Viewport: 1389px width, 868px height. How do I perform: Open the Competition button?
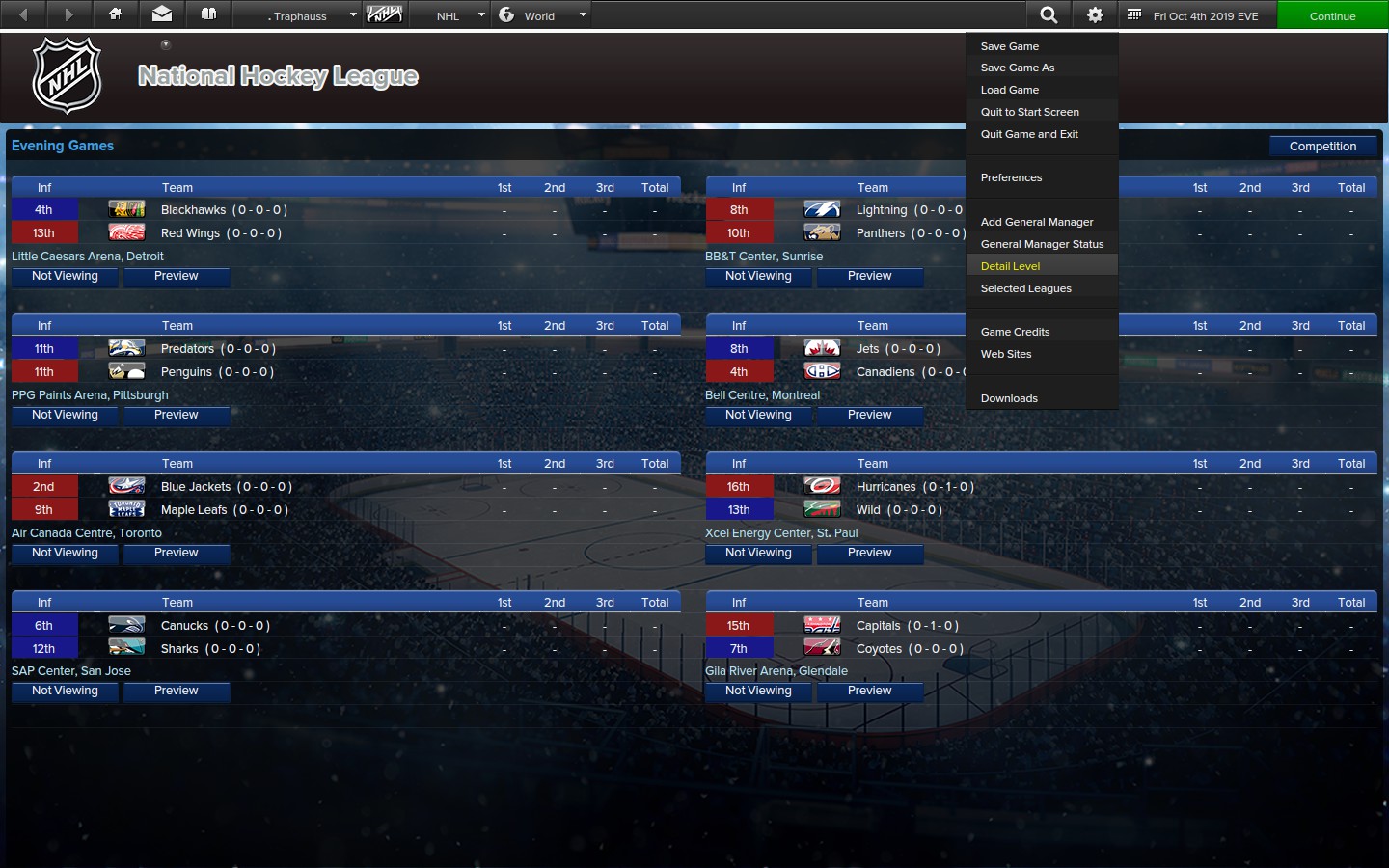1322,146
